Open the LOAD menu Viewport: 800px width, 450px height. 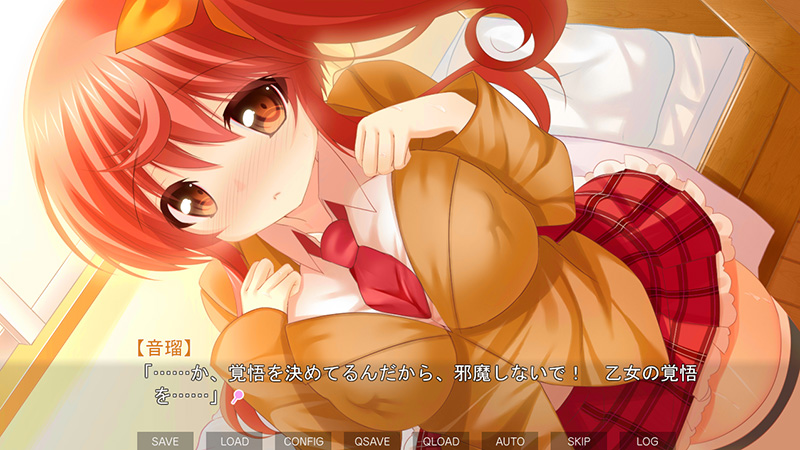pos(234,440)
